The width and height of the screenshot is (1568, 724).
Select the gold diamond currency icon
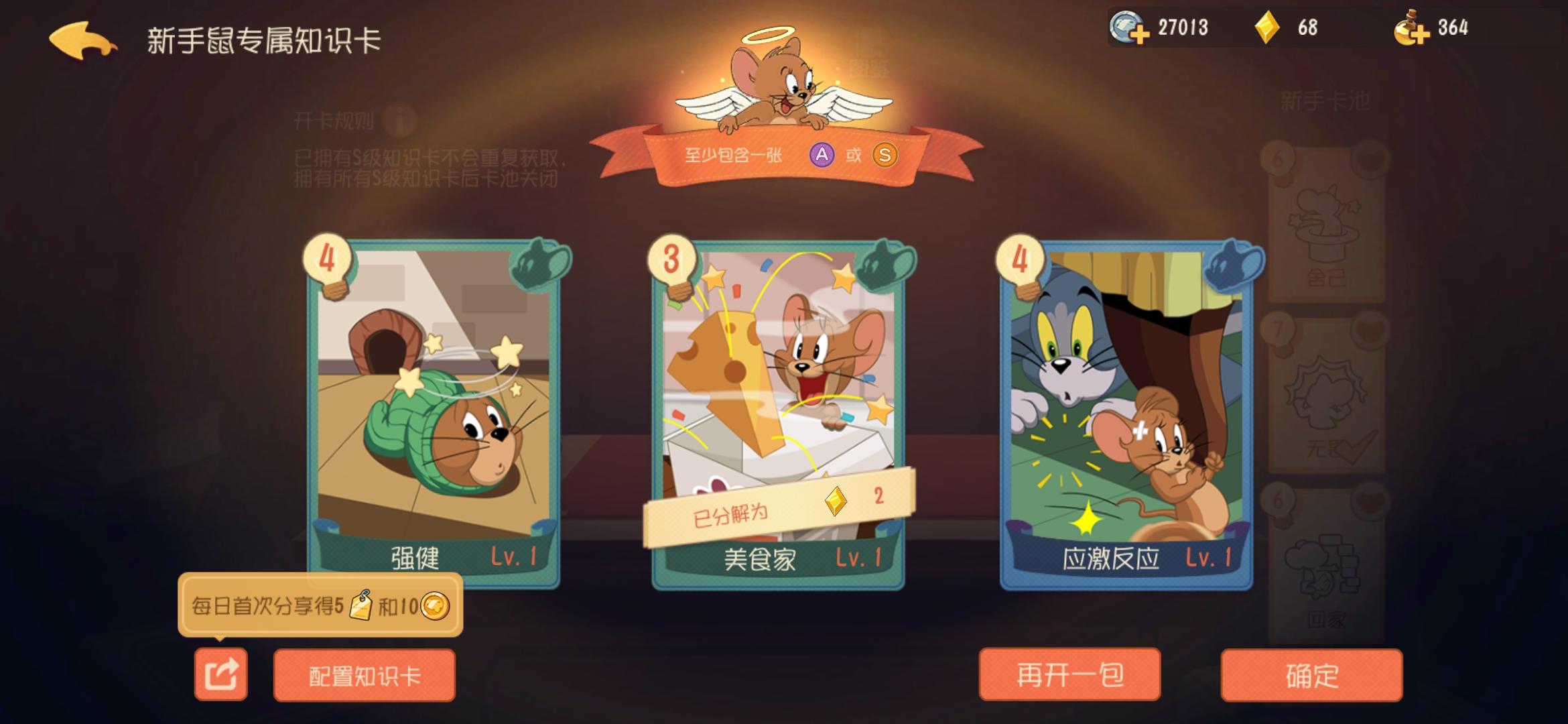tap(1266, 28)
